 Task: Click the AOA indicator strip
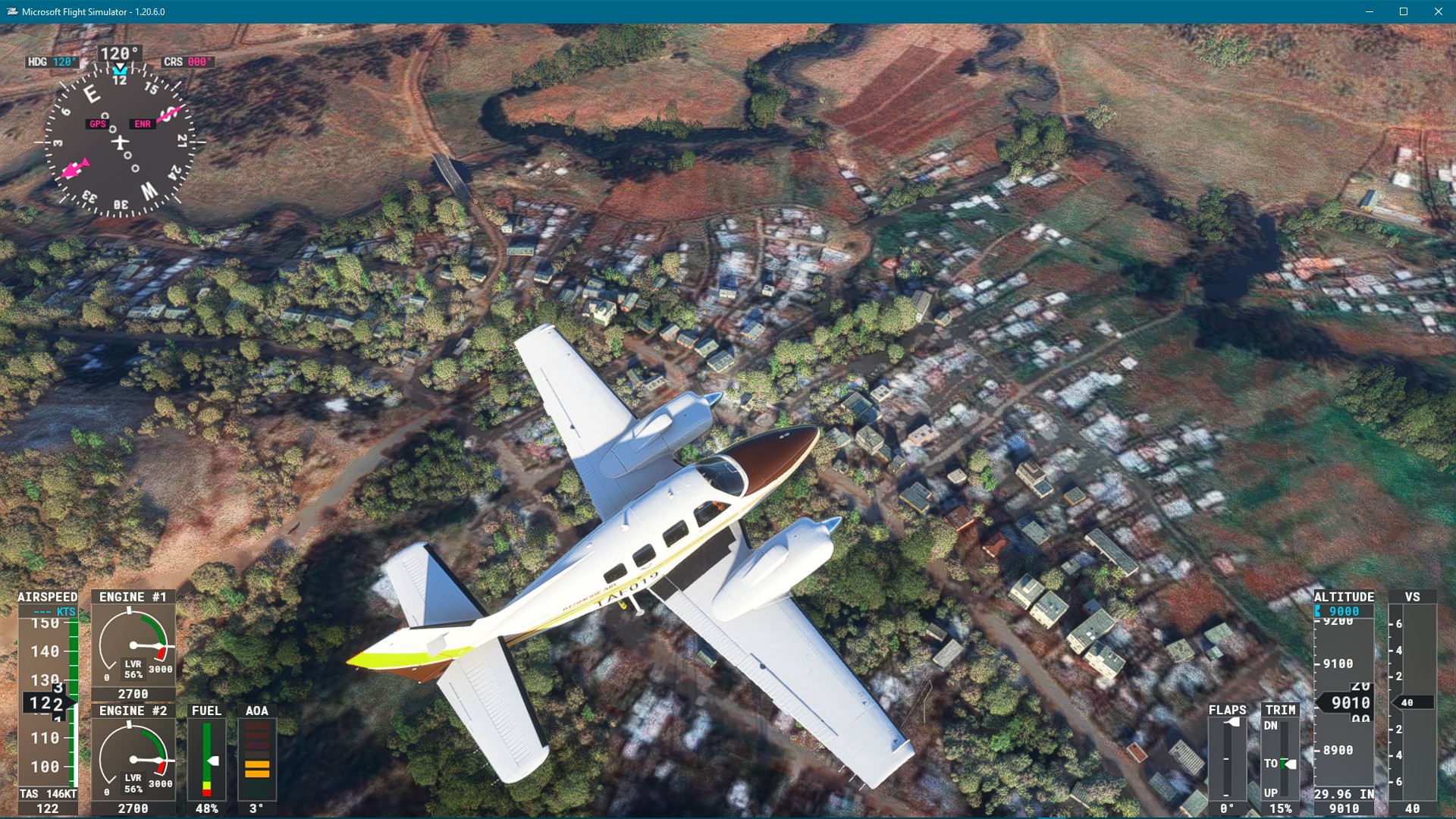point(256,755)
